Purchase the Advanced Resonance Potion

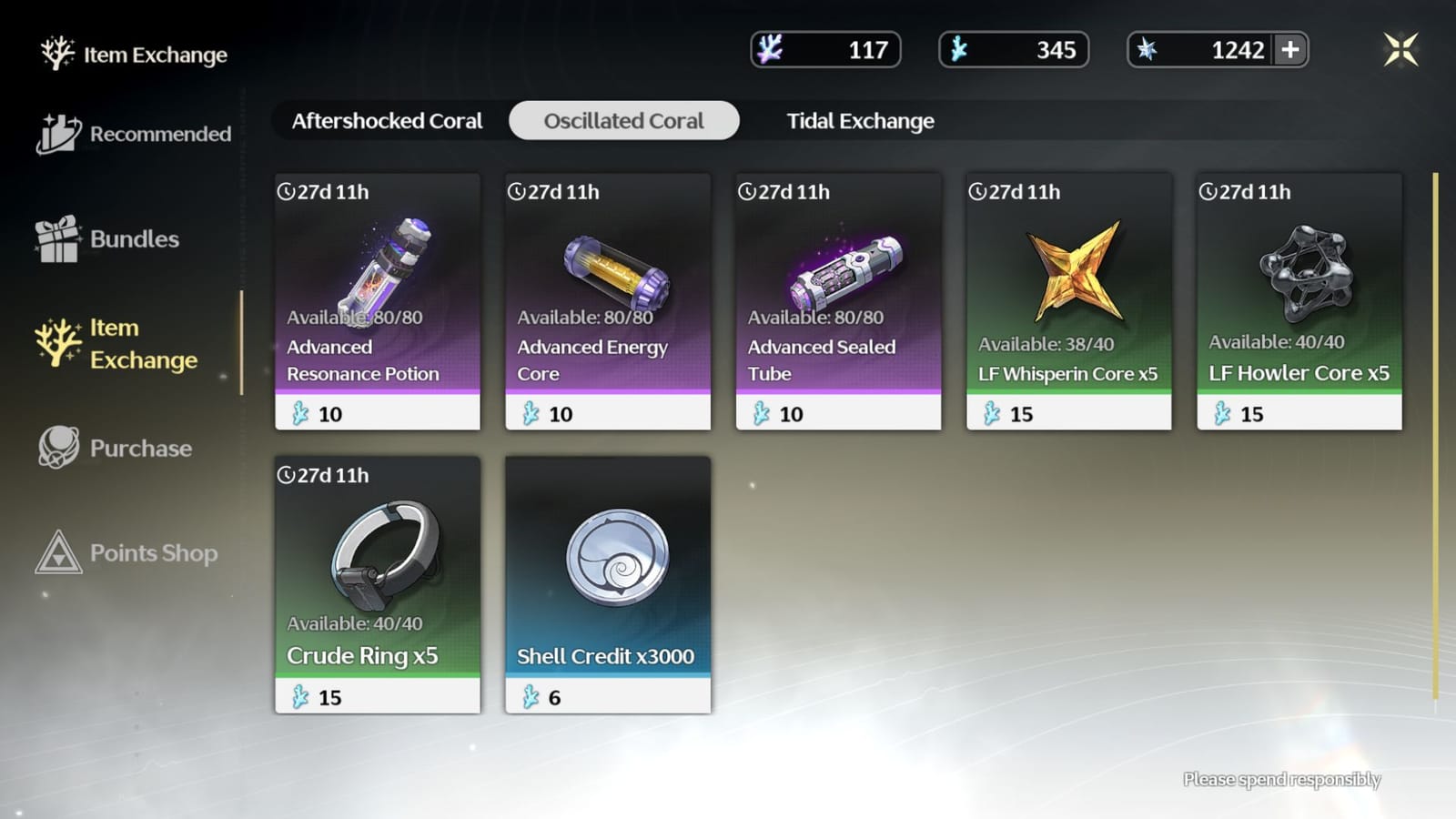point(377,300)
